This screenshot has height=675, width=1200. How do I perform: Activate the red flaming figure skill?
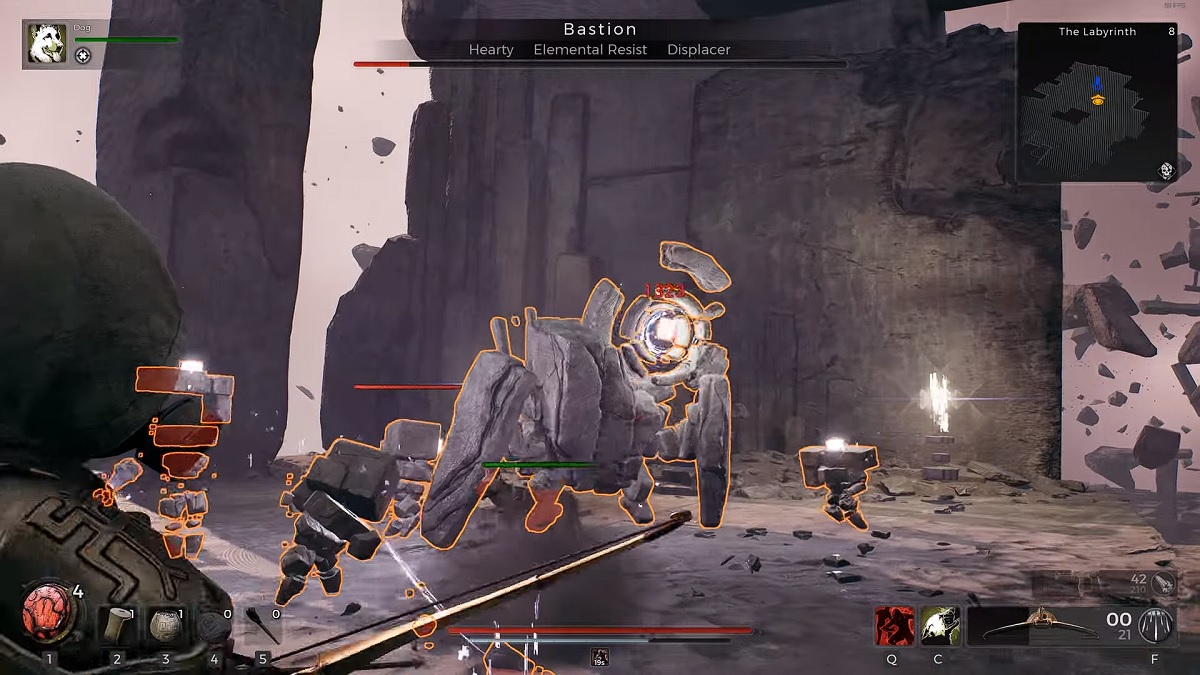click(894, 626)
